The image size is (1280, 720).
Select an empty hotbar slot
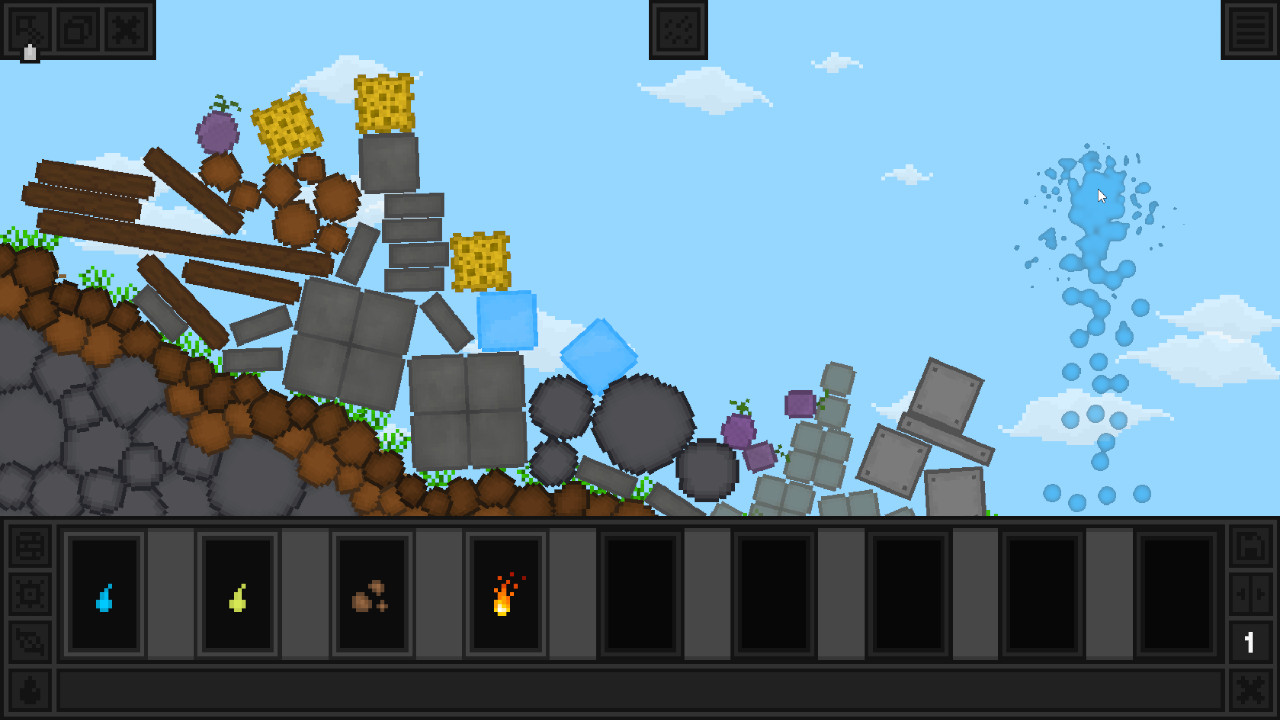click(640, 594)
